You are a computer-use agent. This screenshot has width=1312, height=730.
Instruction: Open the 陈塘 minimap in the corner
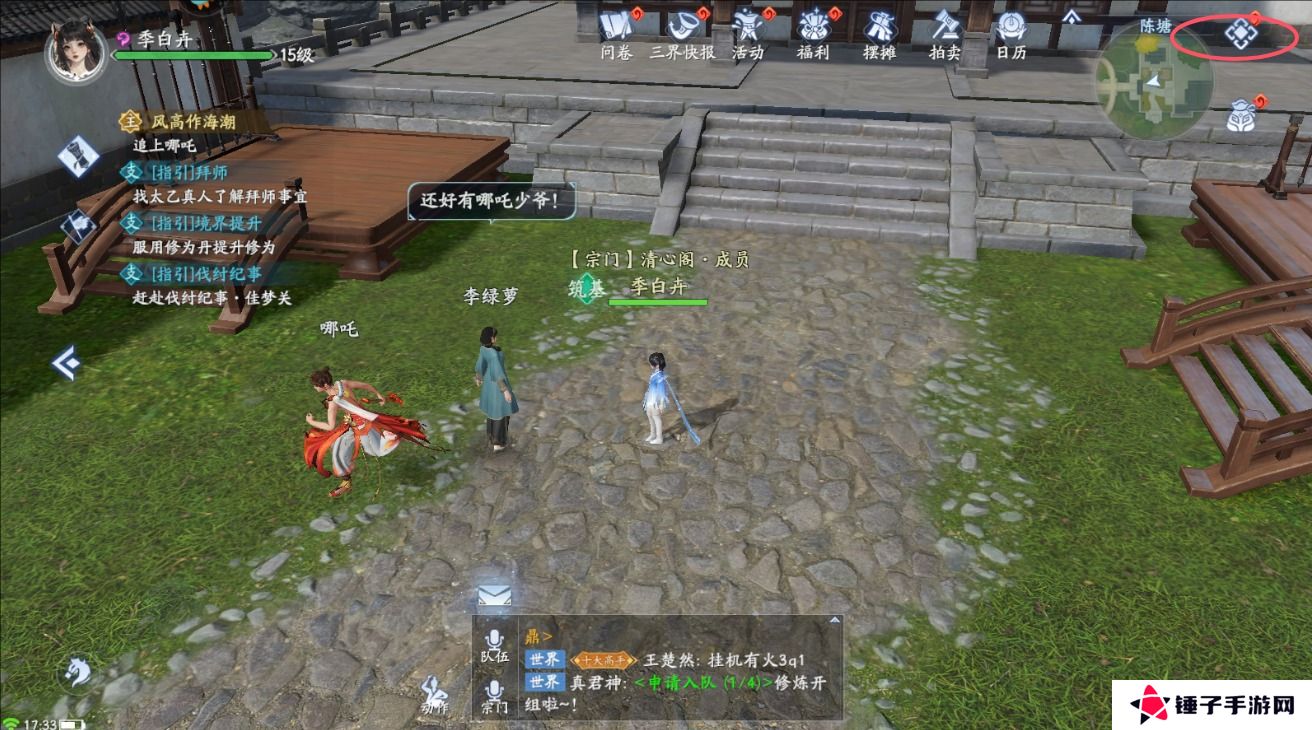[1155, 85]
